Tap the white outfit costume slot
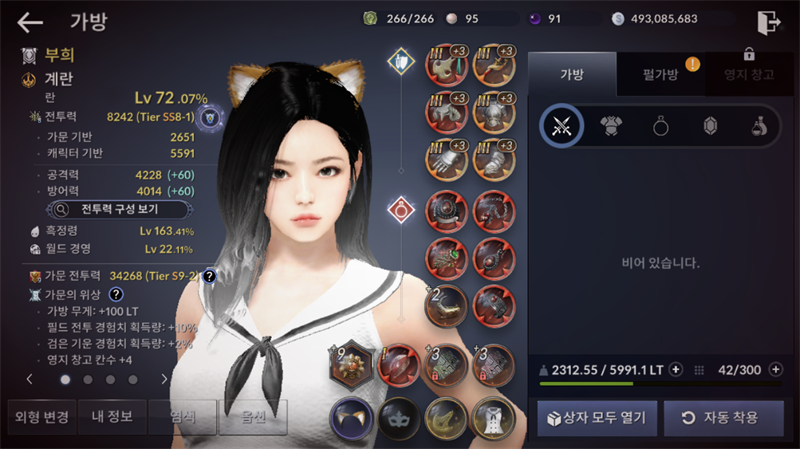 (492, 417)
